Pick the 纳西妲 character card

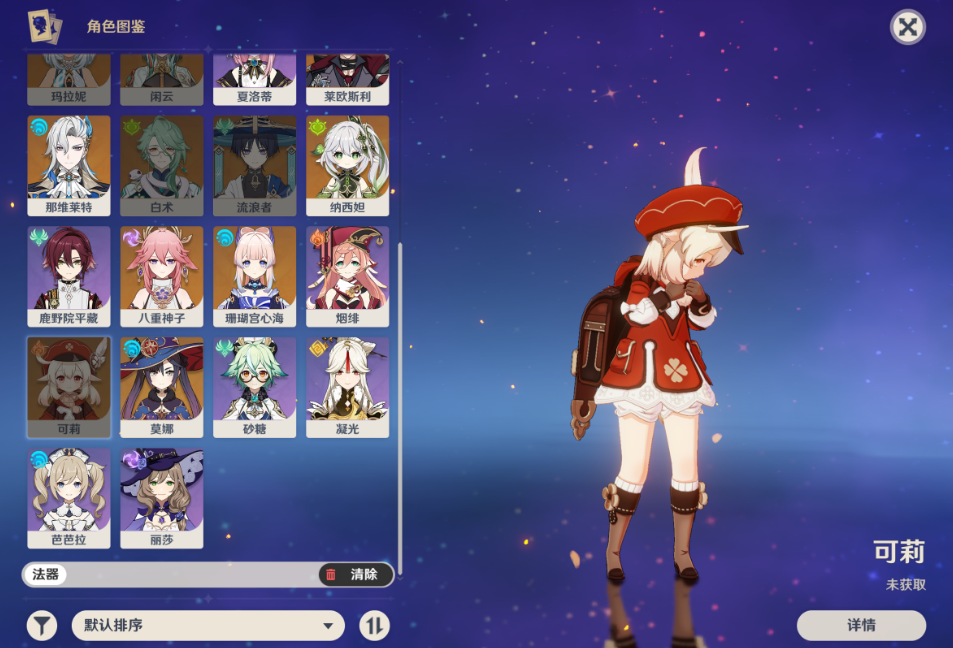tap(347, 165)
